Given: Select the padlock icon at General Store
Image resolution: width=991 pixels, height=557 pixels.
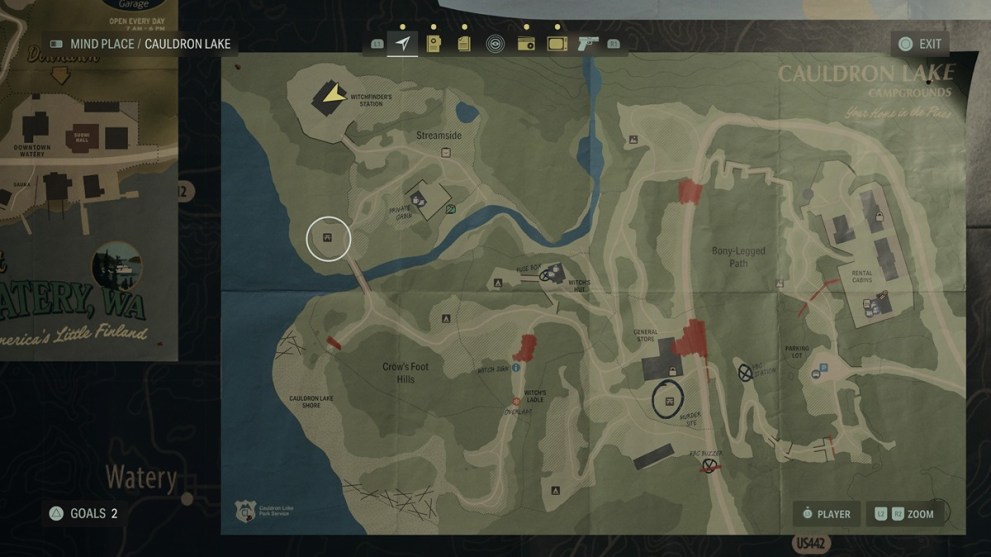Looking at the screenshot, I should (x=671, y=371).
